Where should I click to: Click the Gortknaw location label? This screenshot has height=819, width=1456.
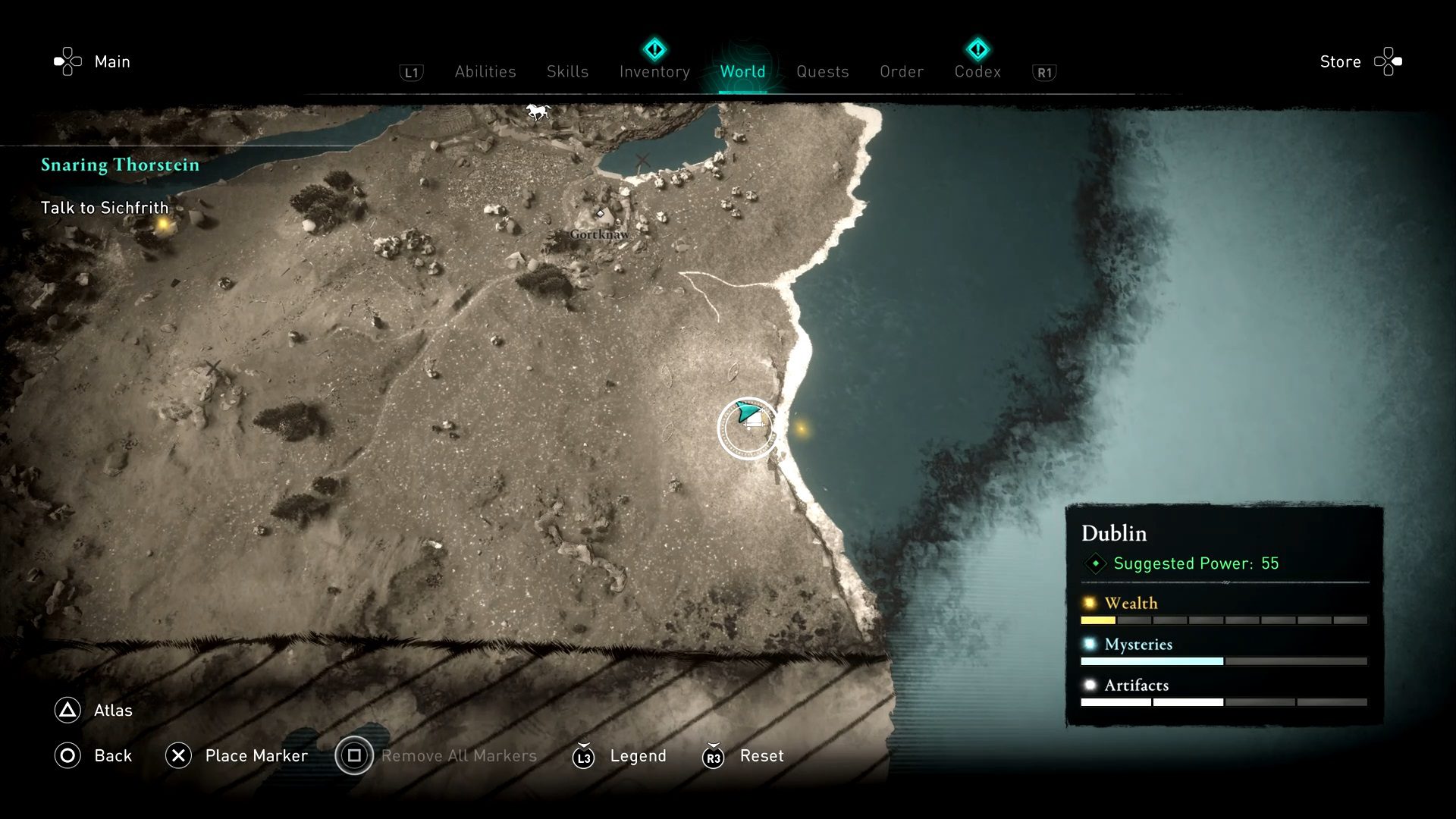(598, 235)
